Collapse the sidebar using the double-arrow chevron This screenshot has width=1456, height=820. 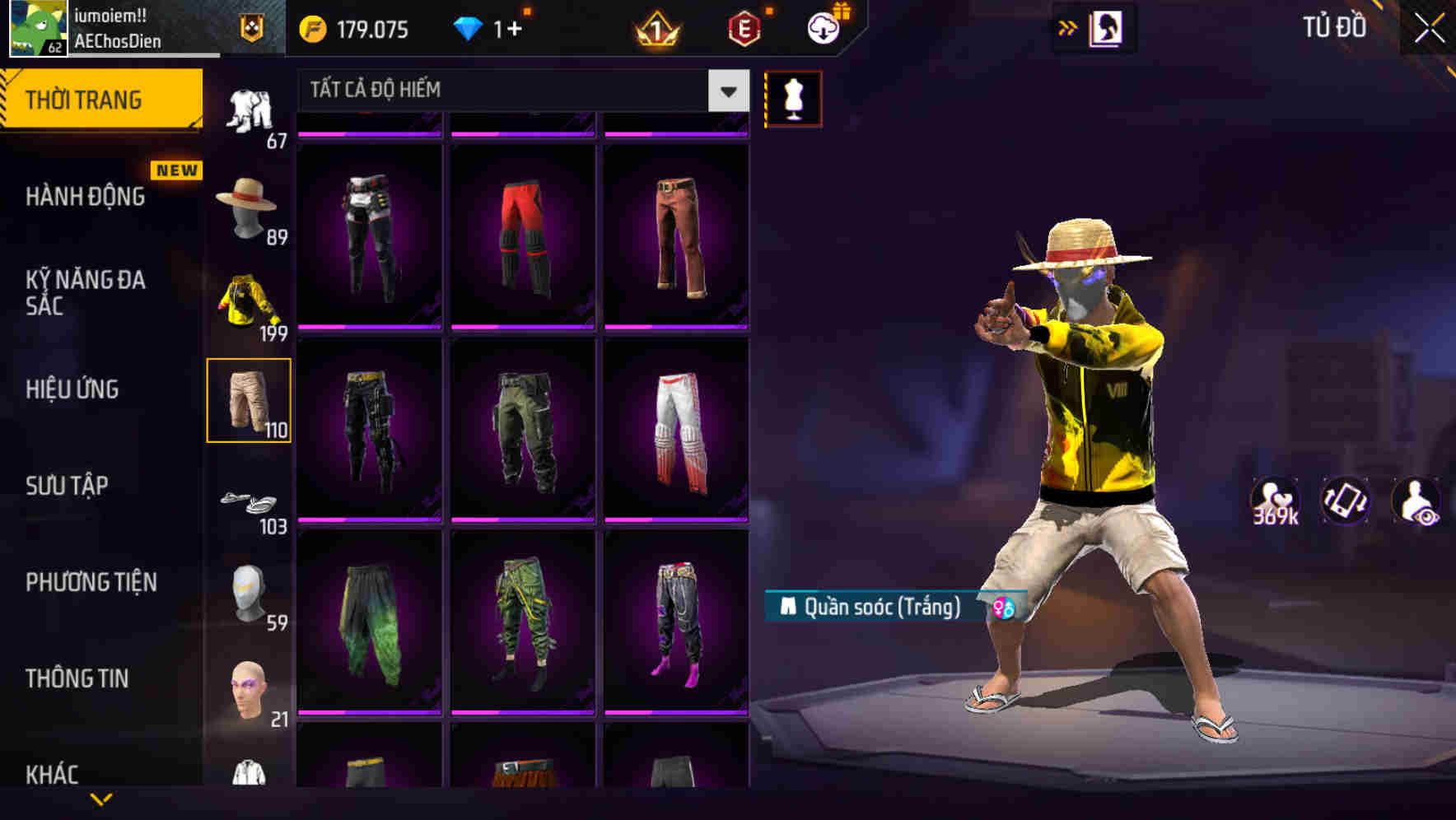point(1069,27)
